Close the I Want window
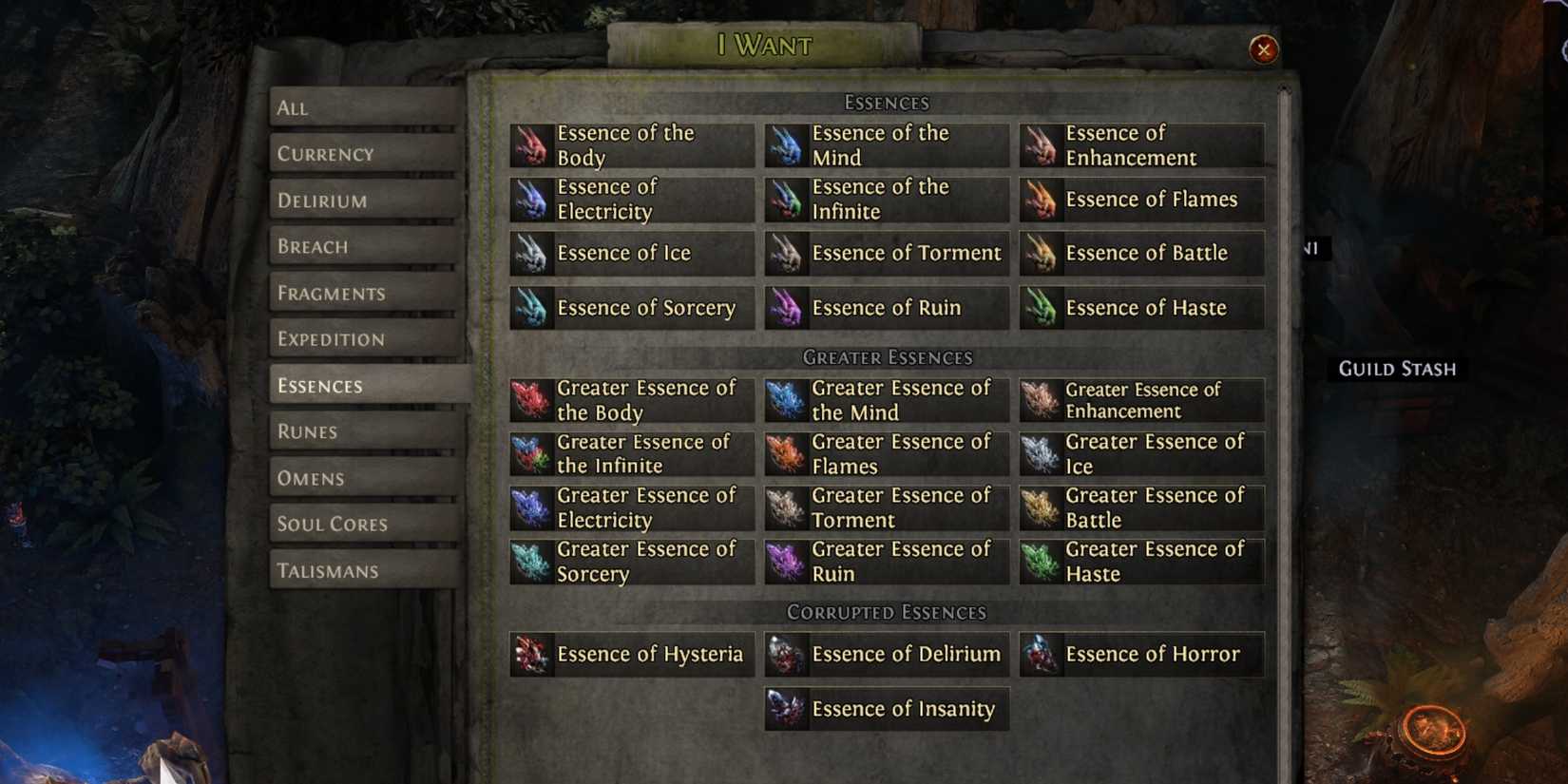The width and height of the screenshot is (1568, 784). point(1264,50)
